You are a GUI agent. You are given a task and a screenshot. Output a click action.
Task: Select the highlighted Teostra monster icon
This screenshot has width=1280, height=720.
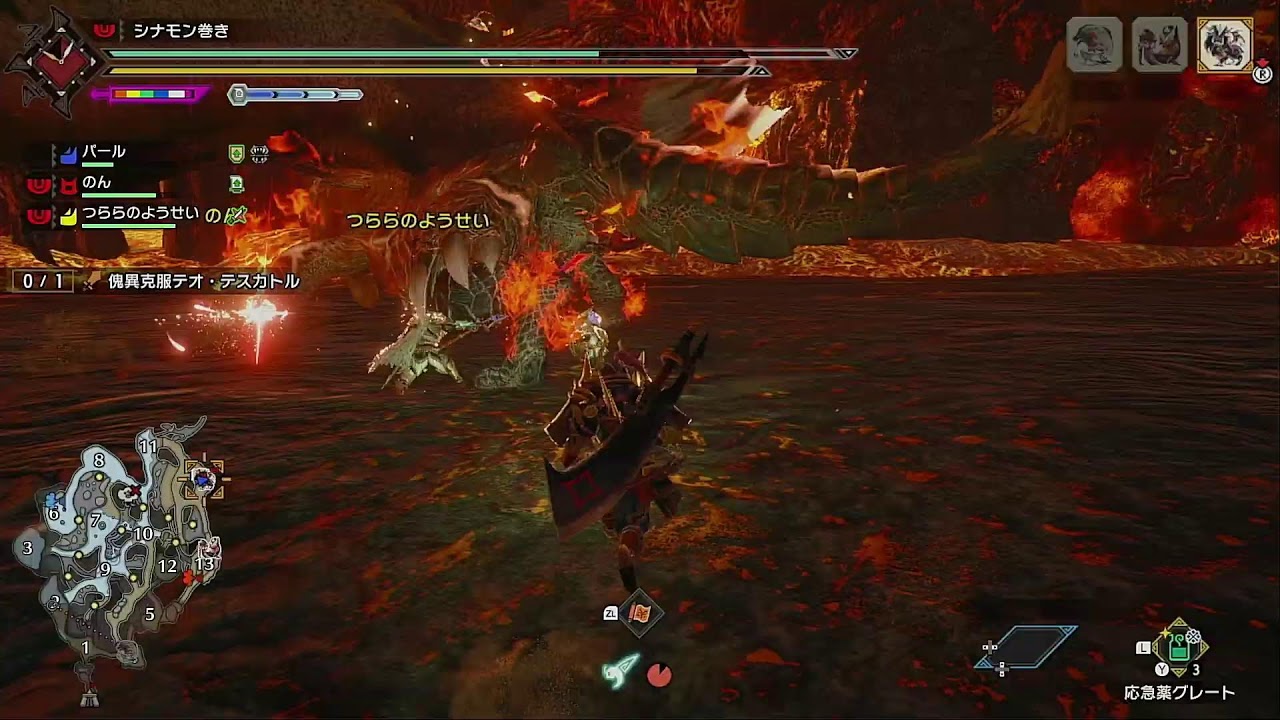1225,44
